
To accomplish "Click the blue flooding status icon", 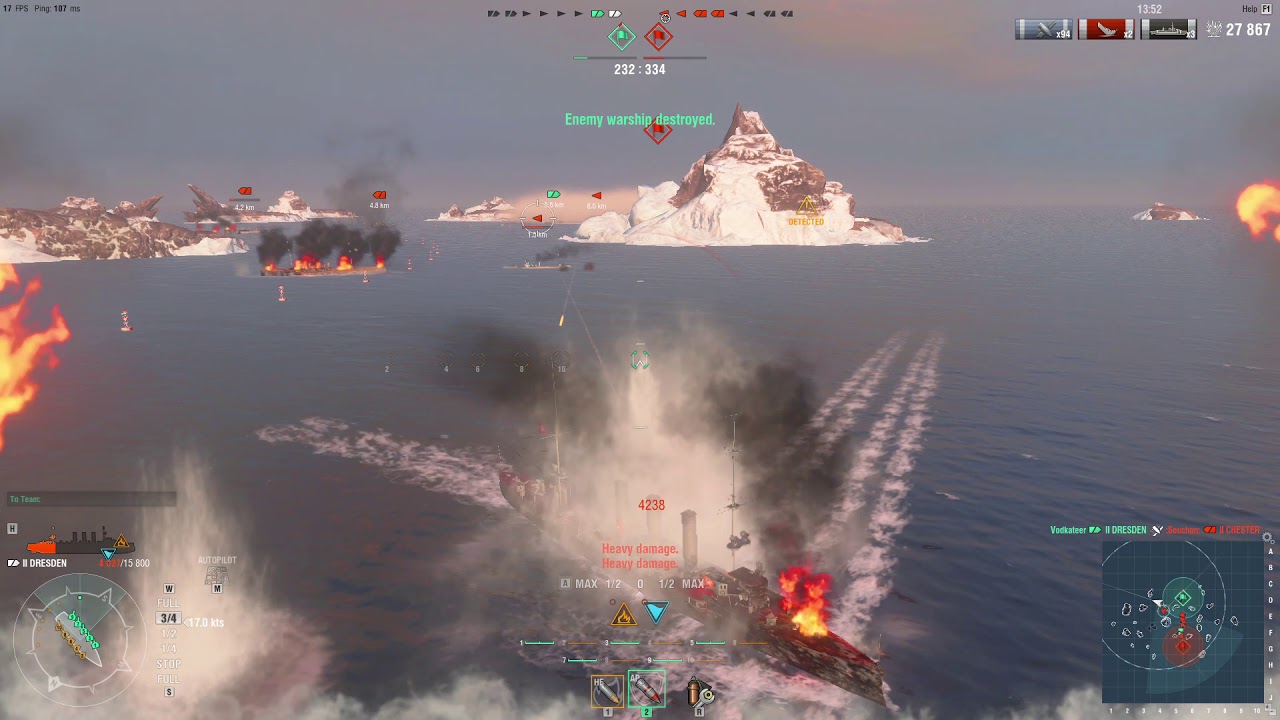I will 656,612.
